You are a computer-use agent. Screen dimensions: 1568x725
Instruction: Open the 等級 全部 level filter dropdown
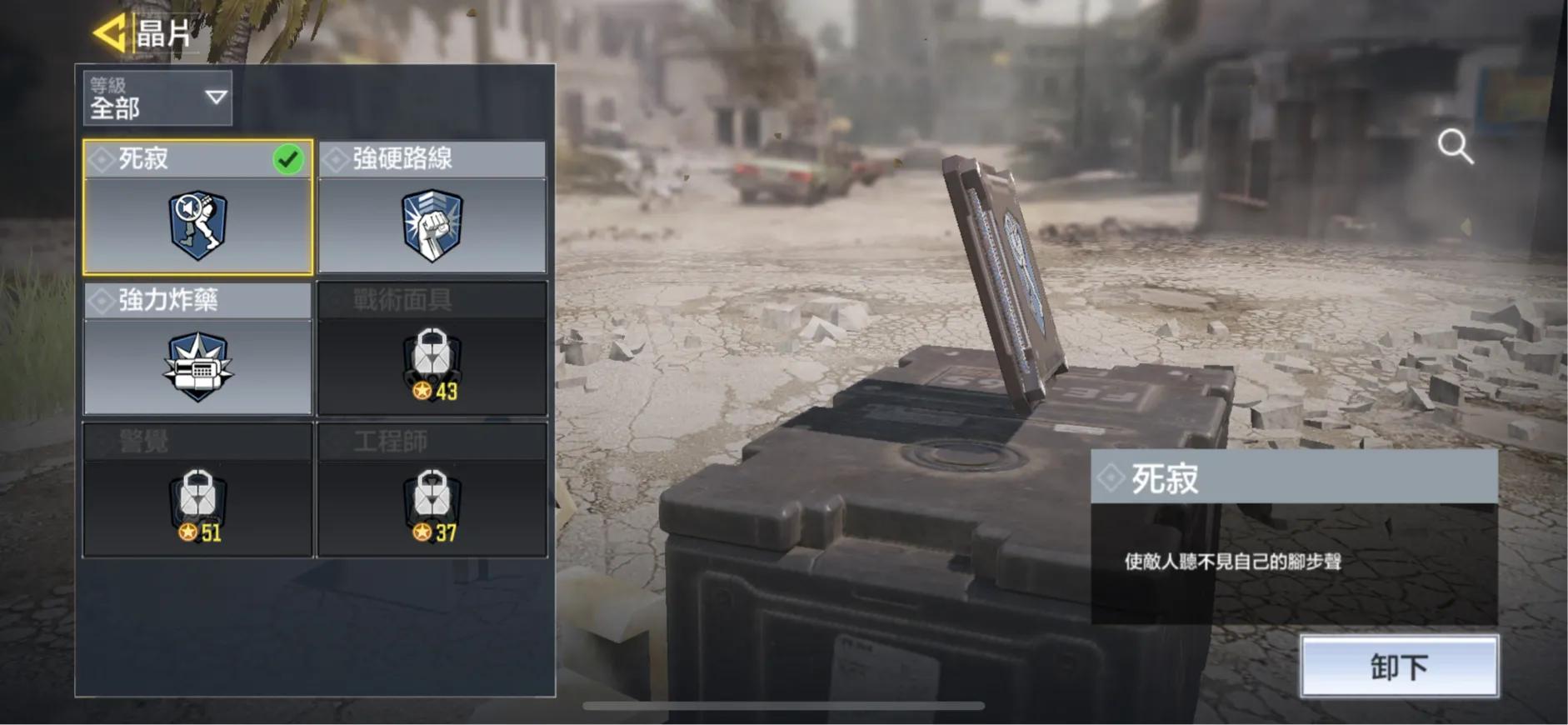157,98
